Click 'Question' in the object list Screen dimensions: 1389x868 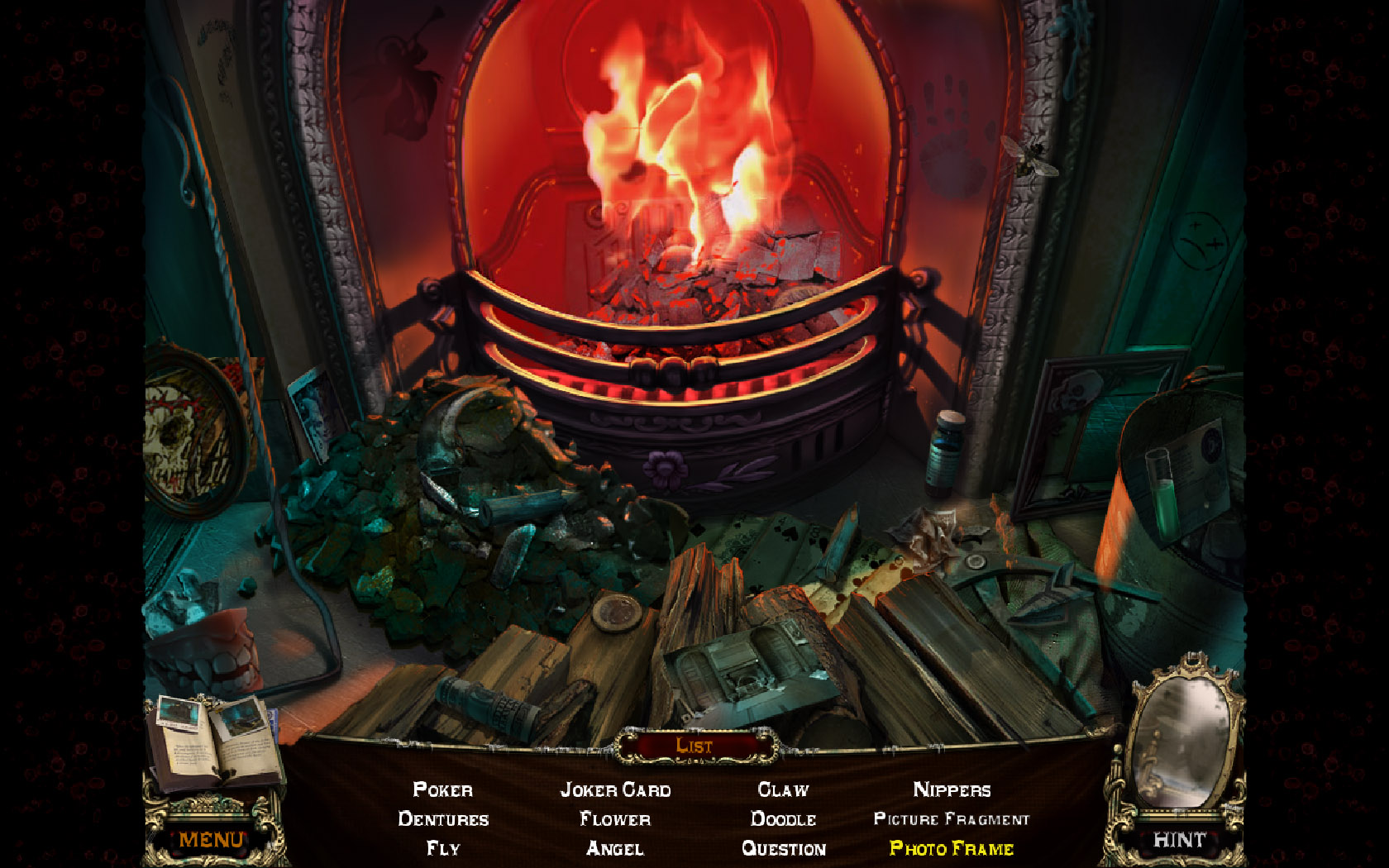(784, 849)
